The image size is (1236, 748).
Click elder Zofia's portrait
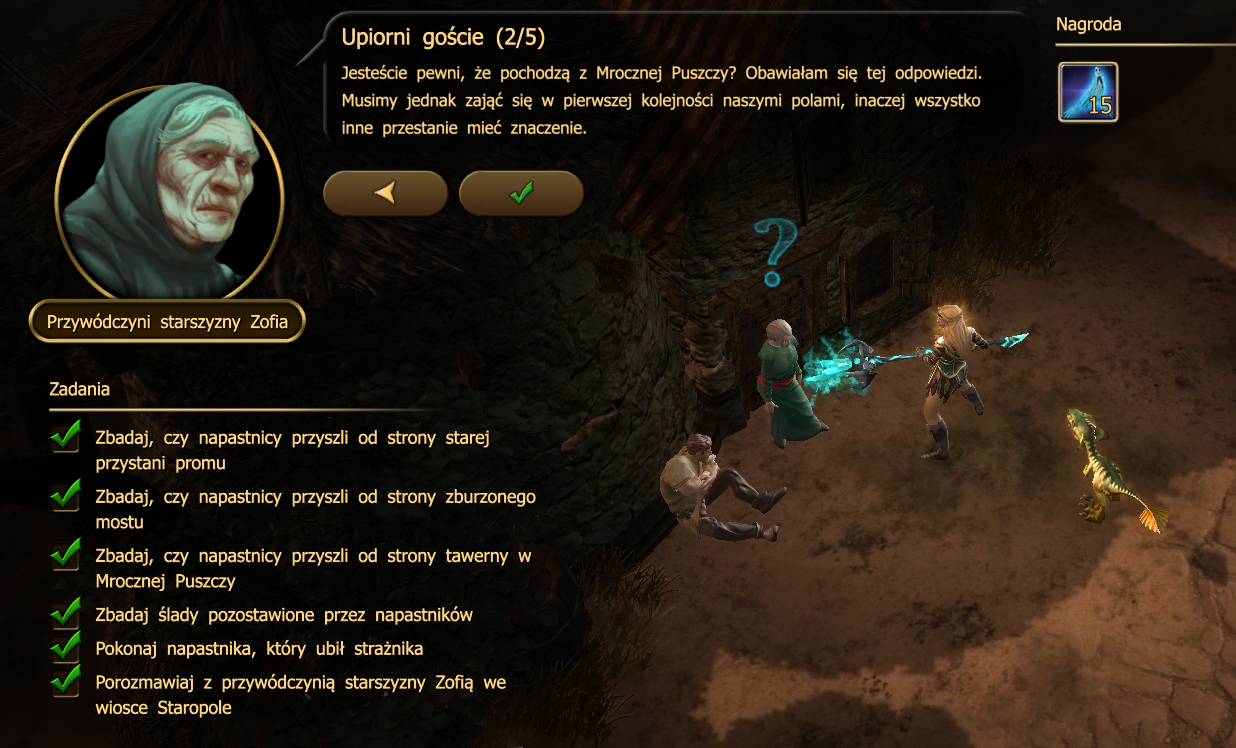(x=169, y=190)
